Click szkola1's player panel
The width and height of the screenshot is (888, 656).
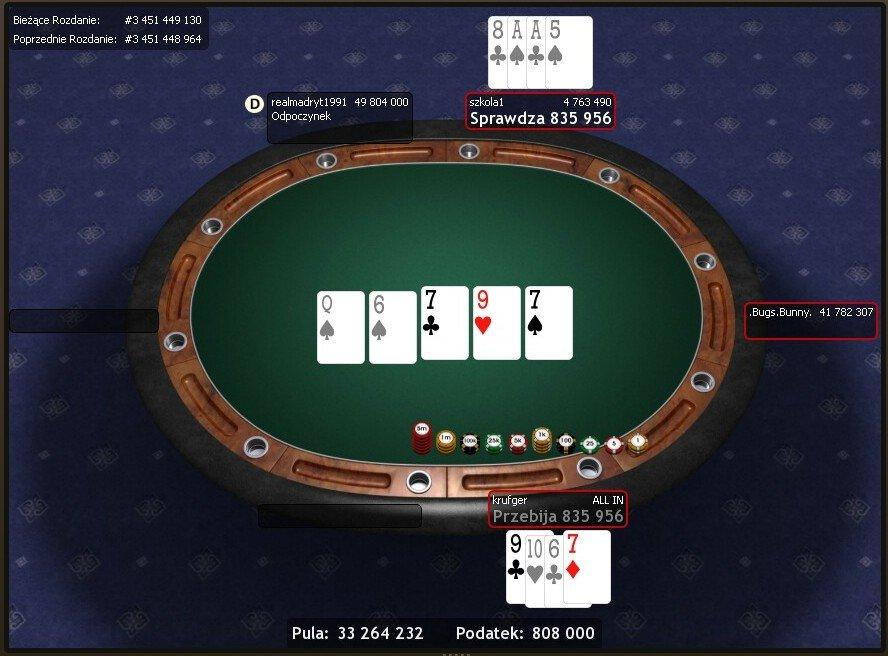click(540, 111)
